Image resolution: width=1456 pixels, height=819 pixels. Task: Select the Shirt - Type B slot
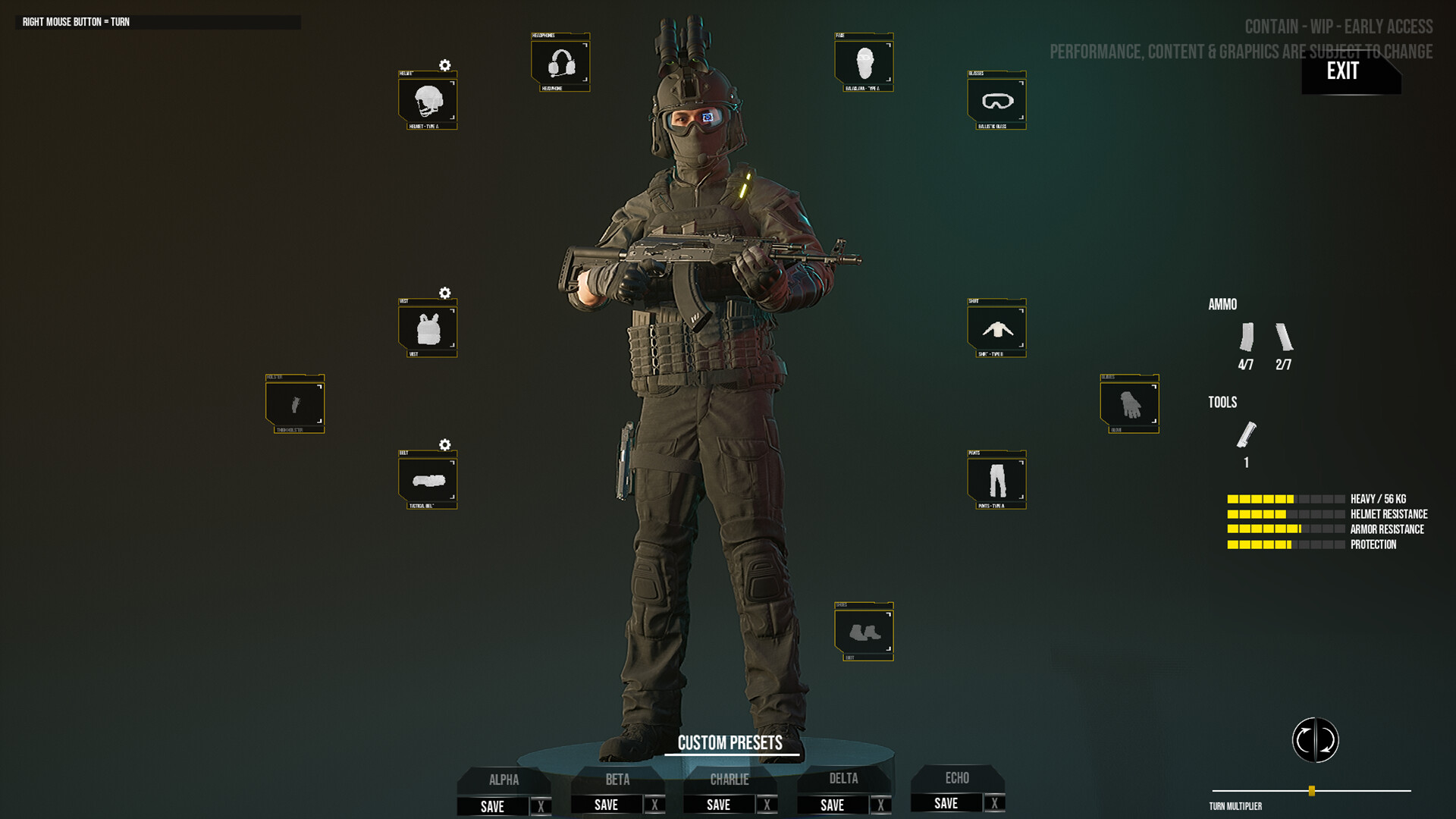996,328
